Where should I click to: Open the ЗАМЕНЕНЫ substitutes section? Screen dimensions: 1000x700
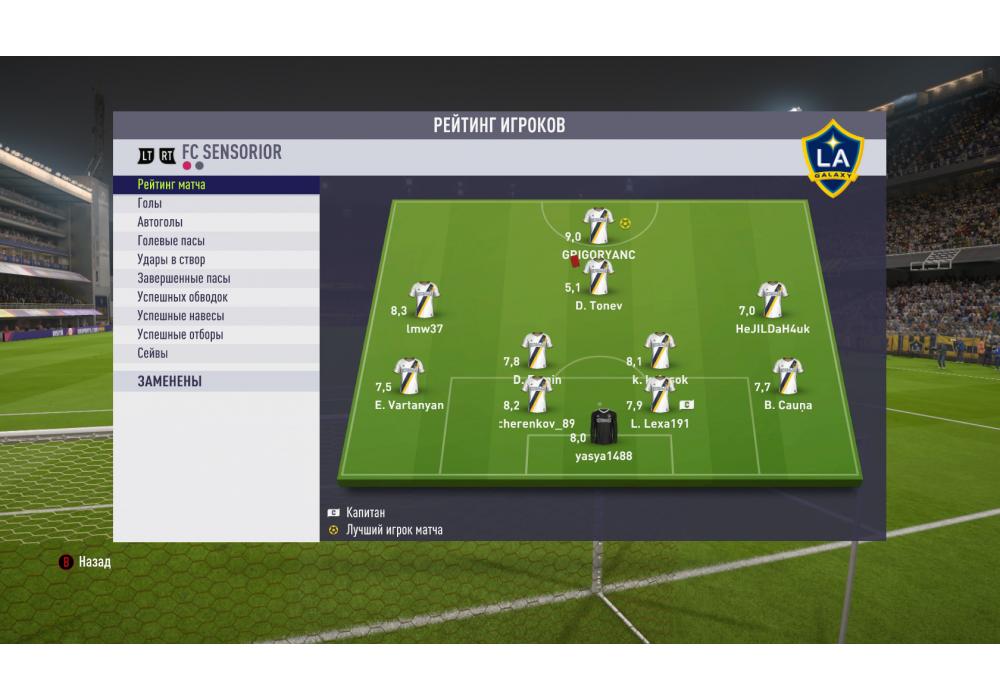click(170, 381)
